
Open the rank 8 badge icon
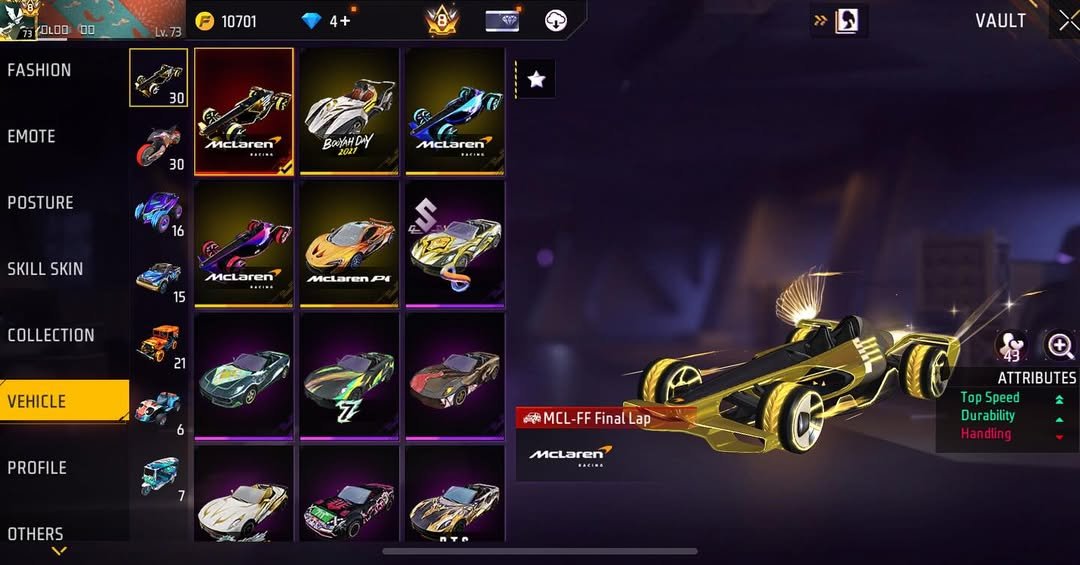click(441, 20)
